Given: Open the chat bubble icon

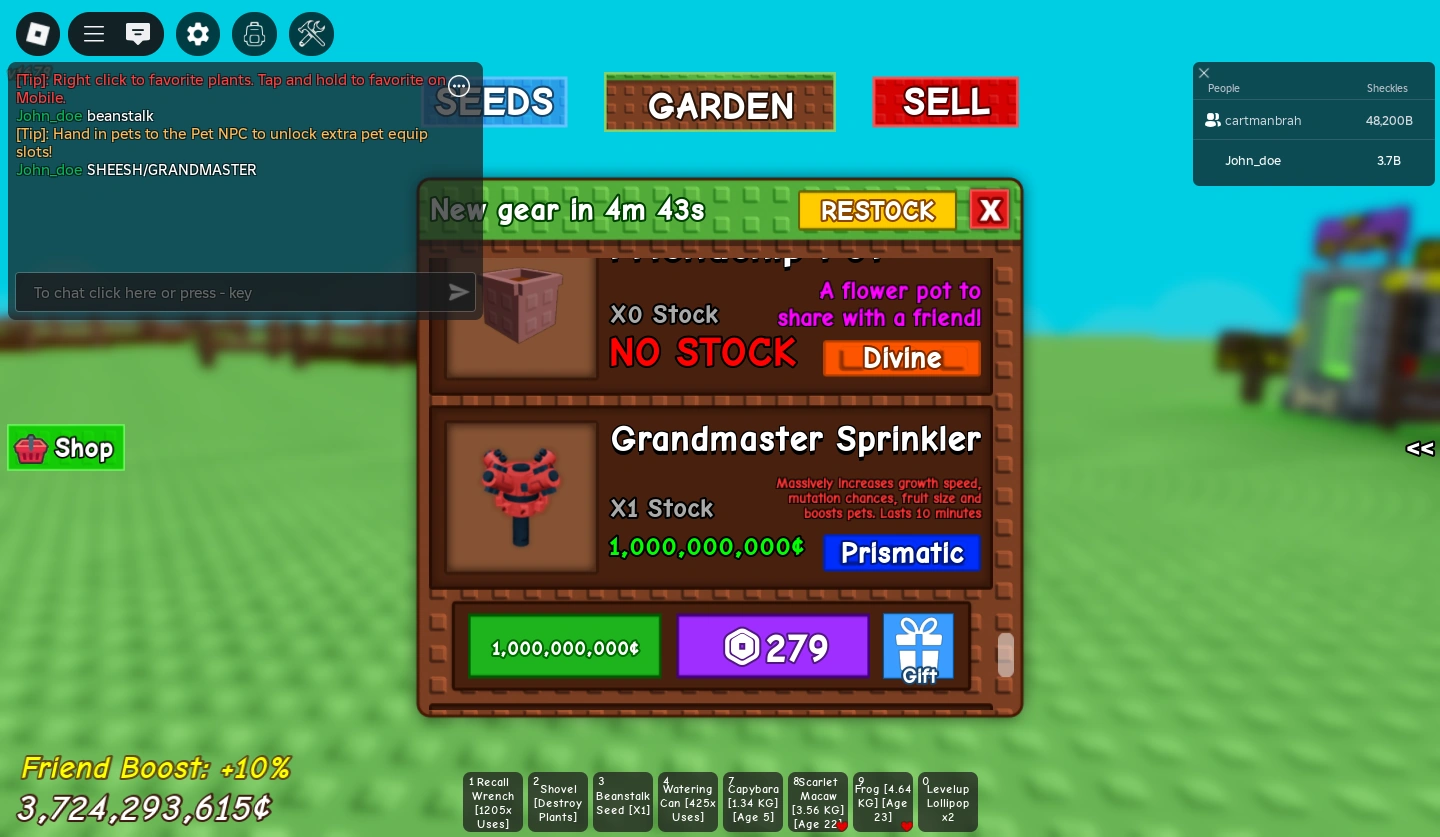Looking at the screenshot, I should [x=138, y=33].
